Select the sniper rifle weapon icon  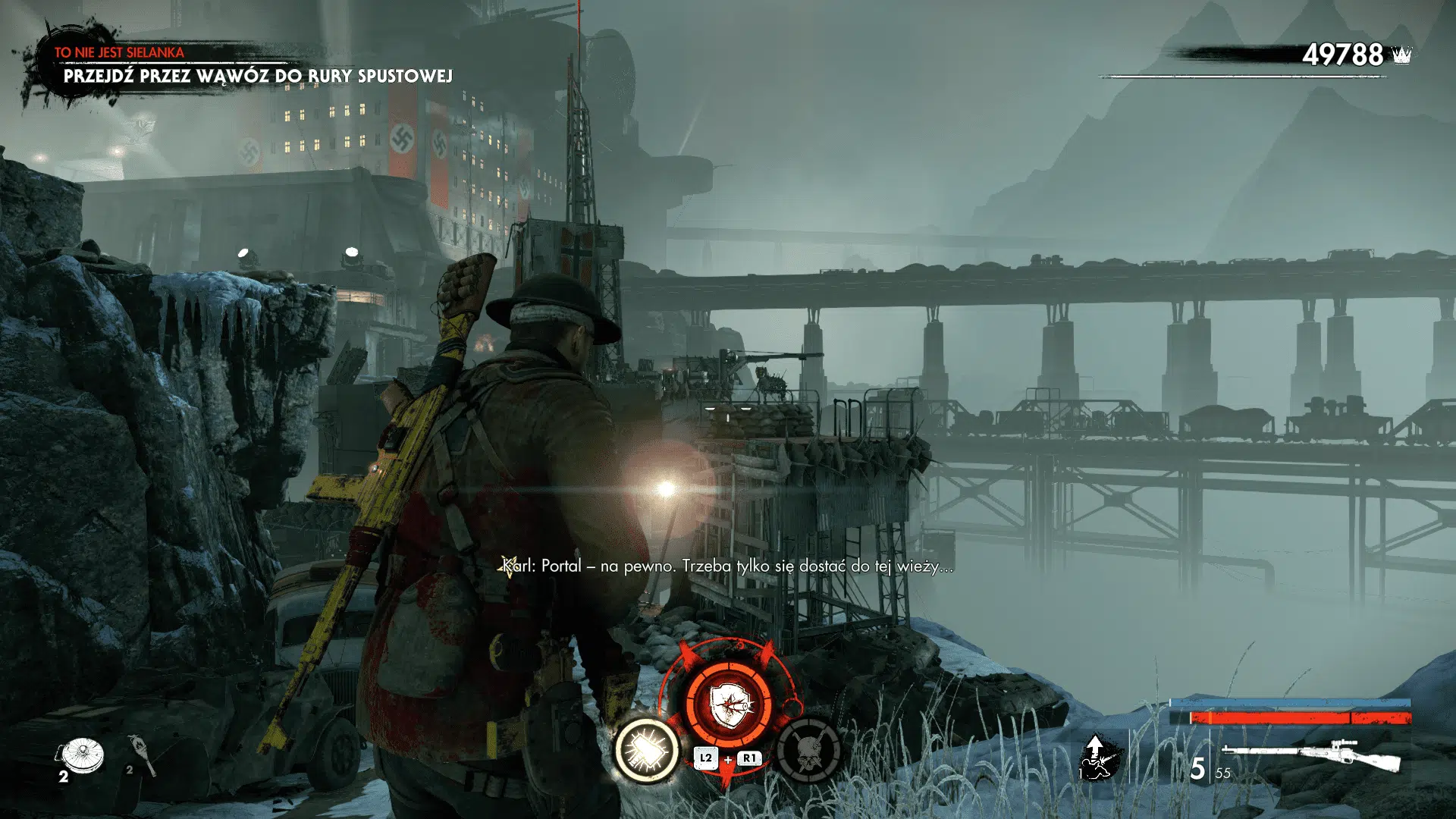pos(1312,755)
